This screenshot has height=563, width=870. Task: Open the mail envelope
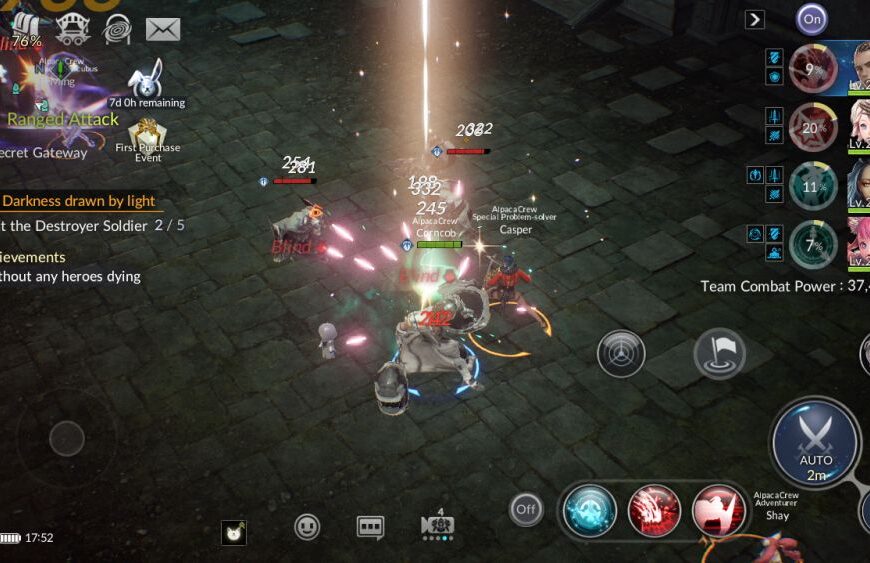coord(163,29)
